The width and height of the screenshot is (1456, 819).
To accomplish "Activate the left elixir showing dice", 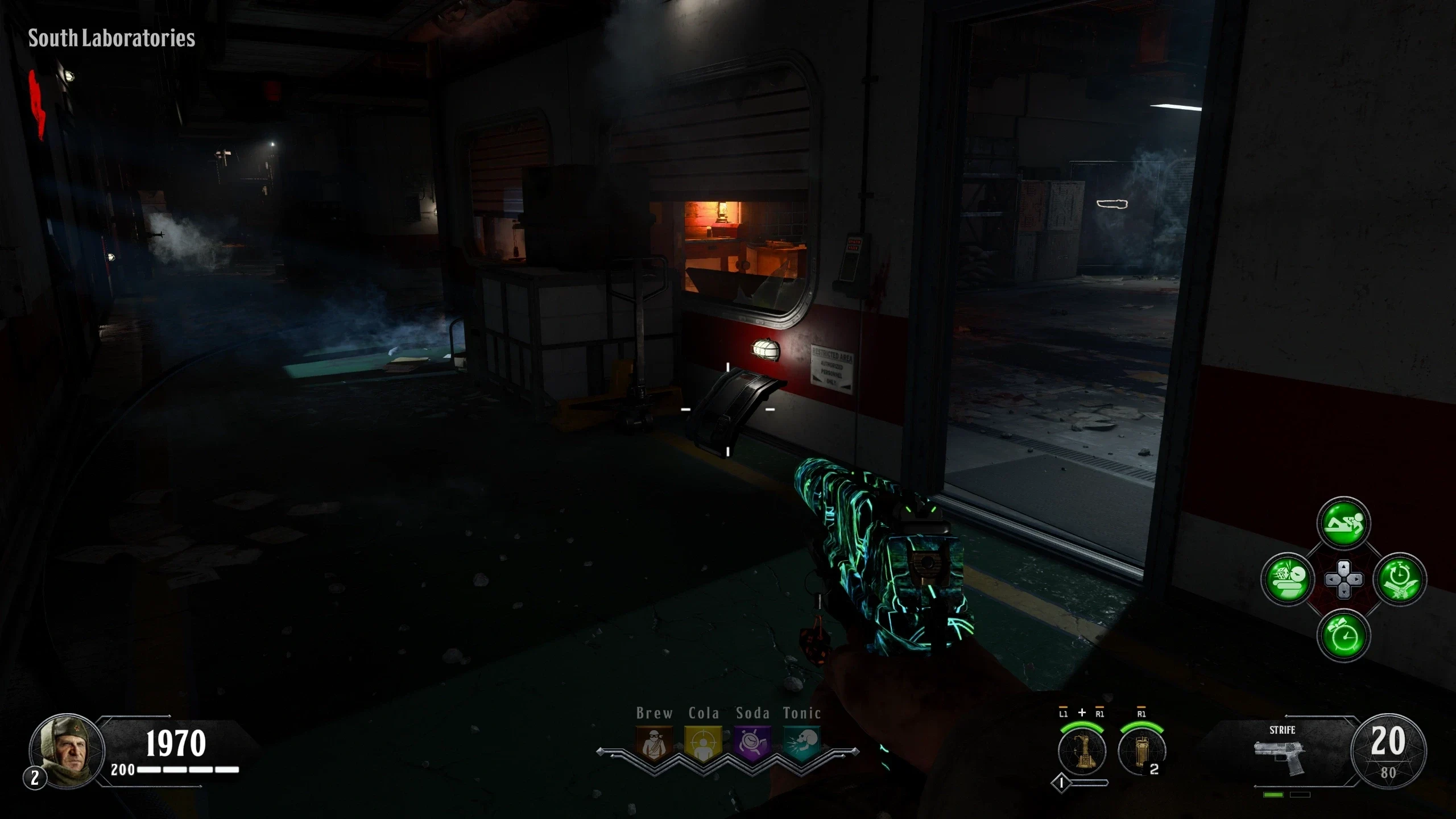I will pos(1288,580).
